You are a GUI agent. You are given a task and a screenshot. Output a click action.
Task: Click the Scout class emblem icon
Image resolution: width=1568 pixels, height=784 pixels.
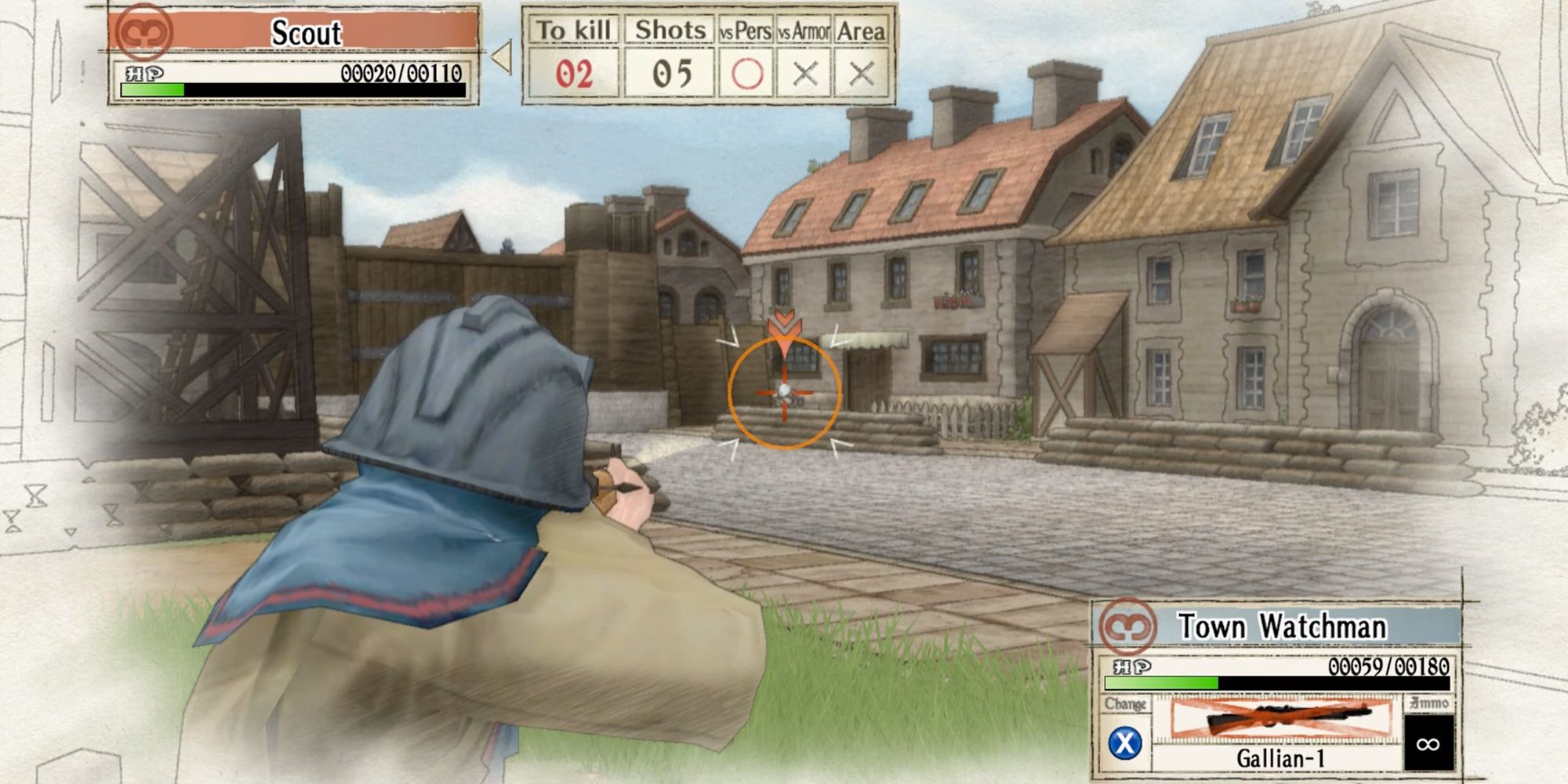[x=144, y=34]
